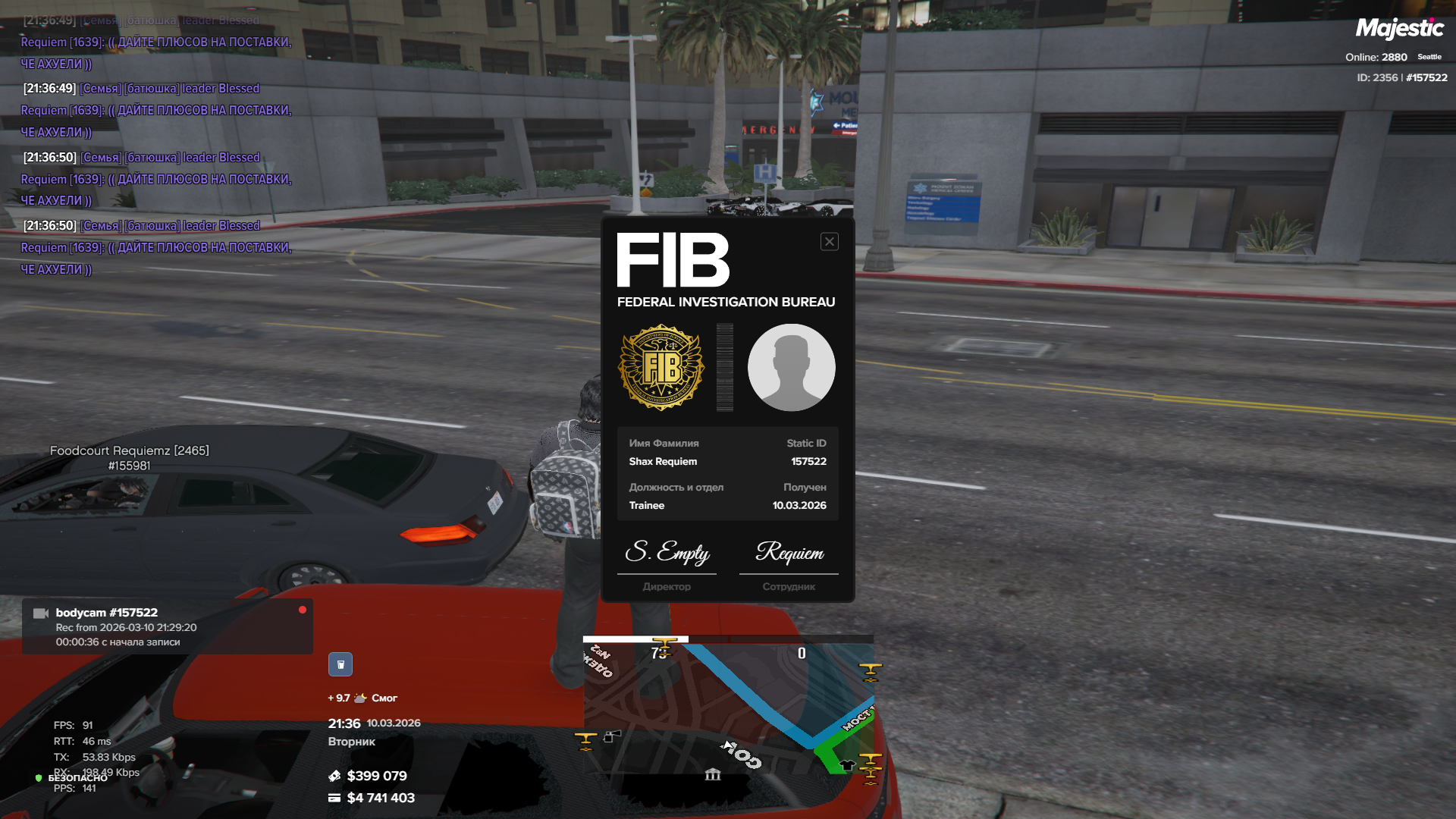This screenshot has height=819, width=1456.
Task: Click the green shirt marker on the minimap
Action: click(847, 765)
